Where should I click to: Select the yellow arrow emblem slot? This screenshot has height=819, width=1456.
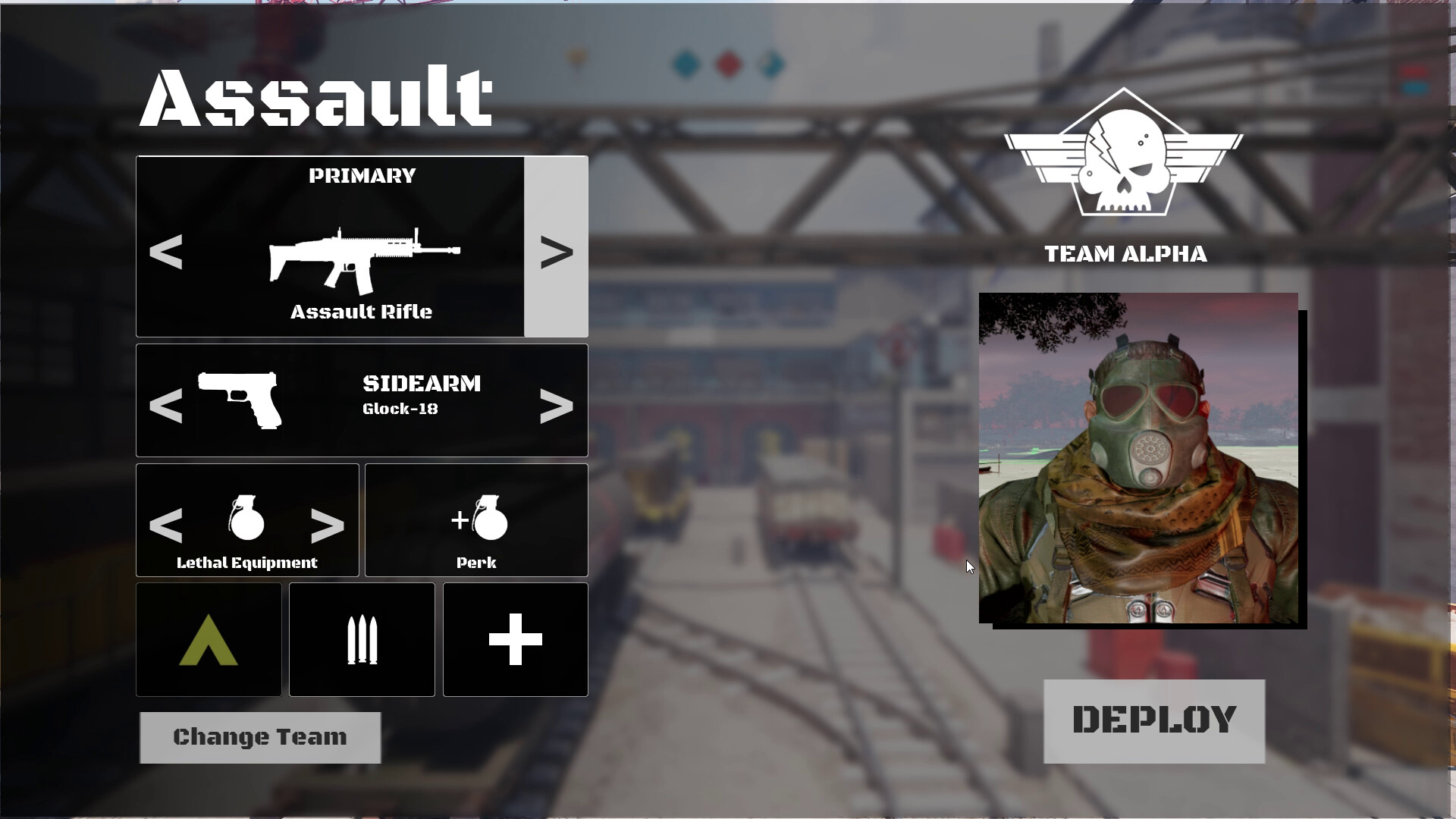209,639
